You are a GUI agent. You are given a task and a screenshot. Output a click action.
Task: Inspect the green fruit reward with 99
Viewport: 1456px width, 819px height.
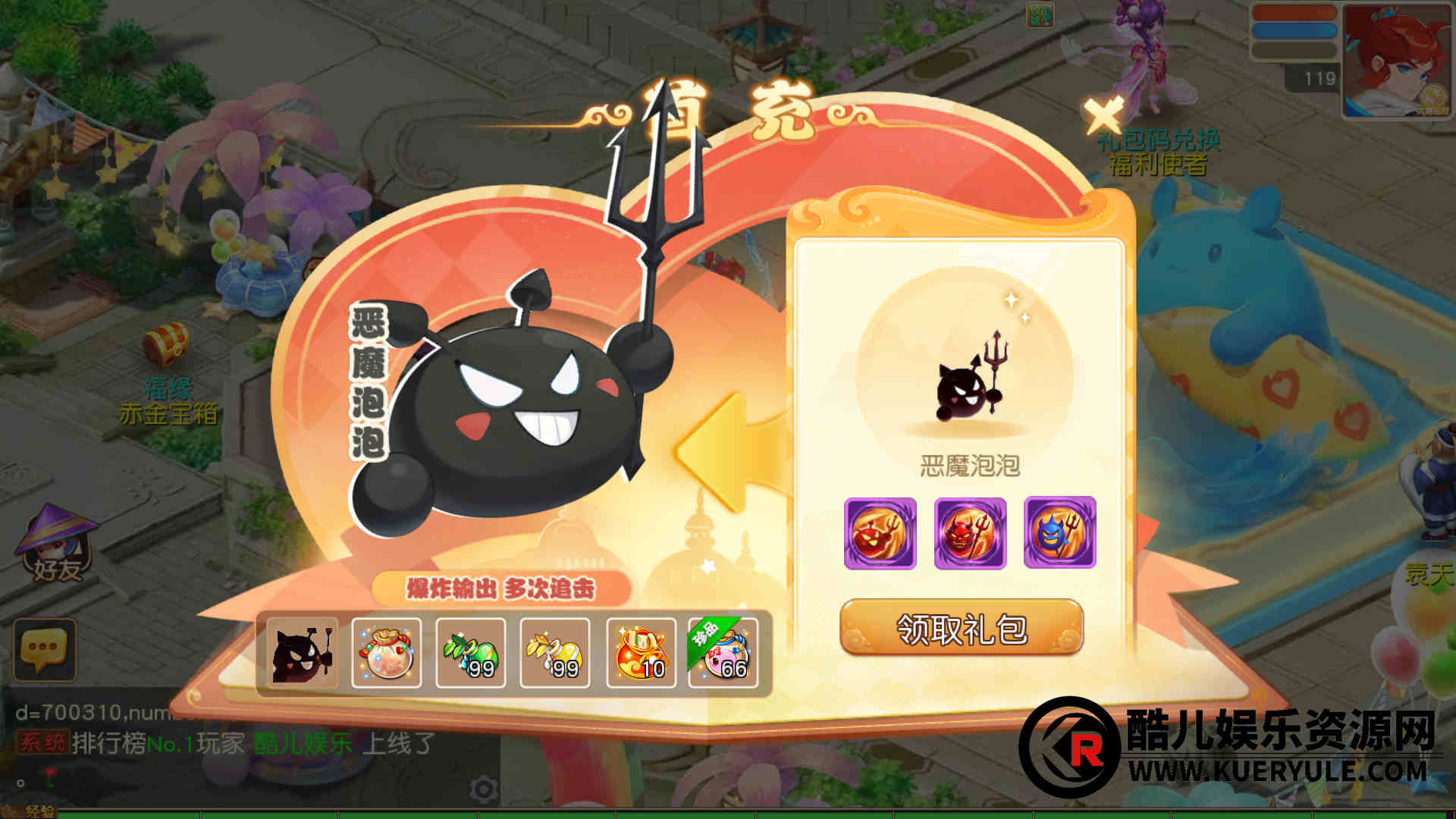click(471, 653)
